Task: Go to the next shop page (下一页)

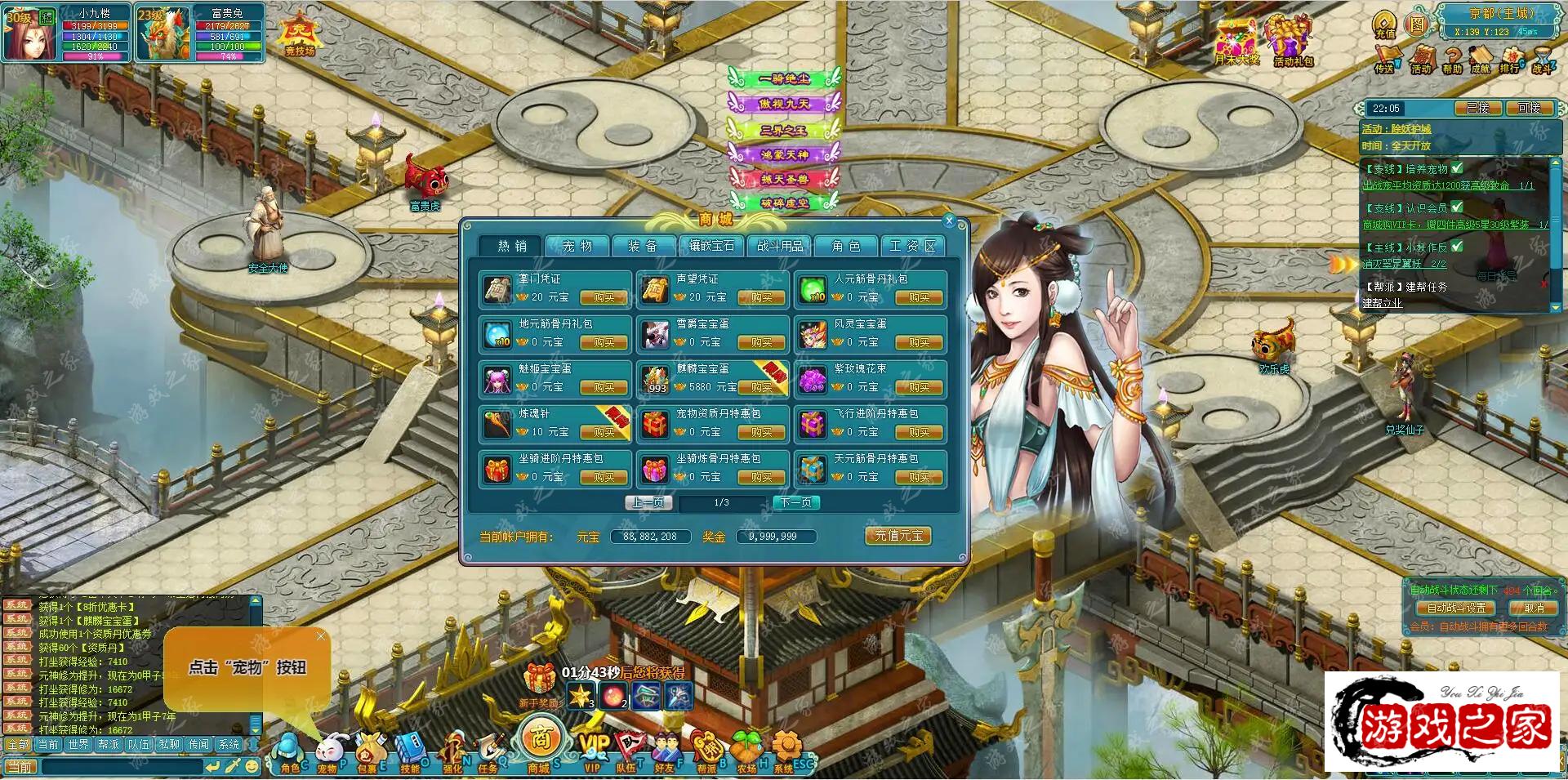Action: click(x=796, y=502)
